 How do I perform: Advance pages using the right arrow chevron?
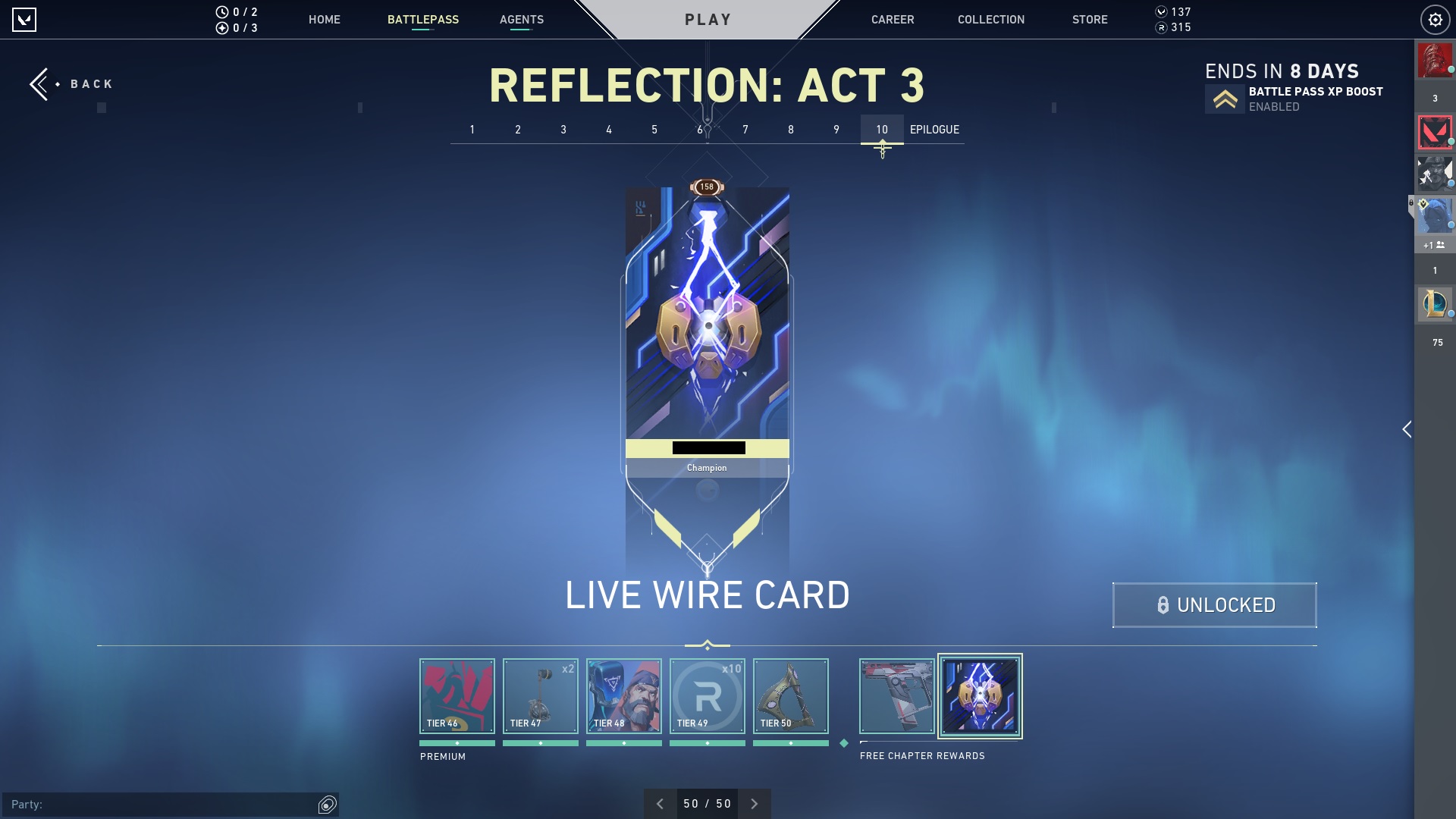point(754,803)
